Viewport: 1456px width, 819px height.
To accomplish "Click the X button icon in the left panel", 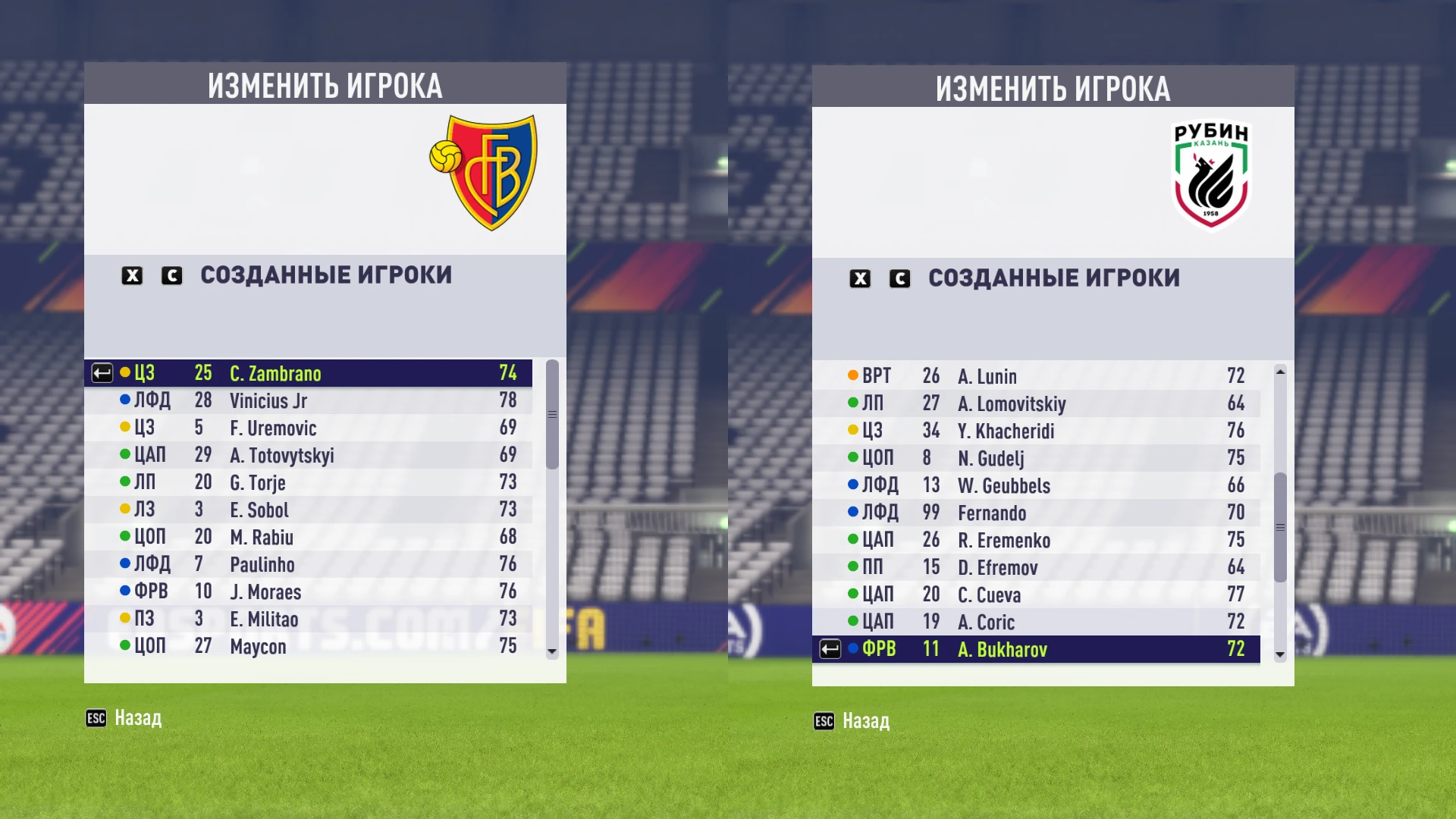I will click(x=133, y=276).
